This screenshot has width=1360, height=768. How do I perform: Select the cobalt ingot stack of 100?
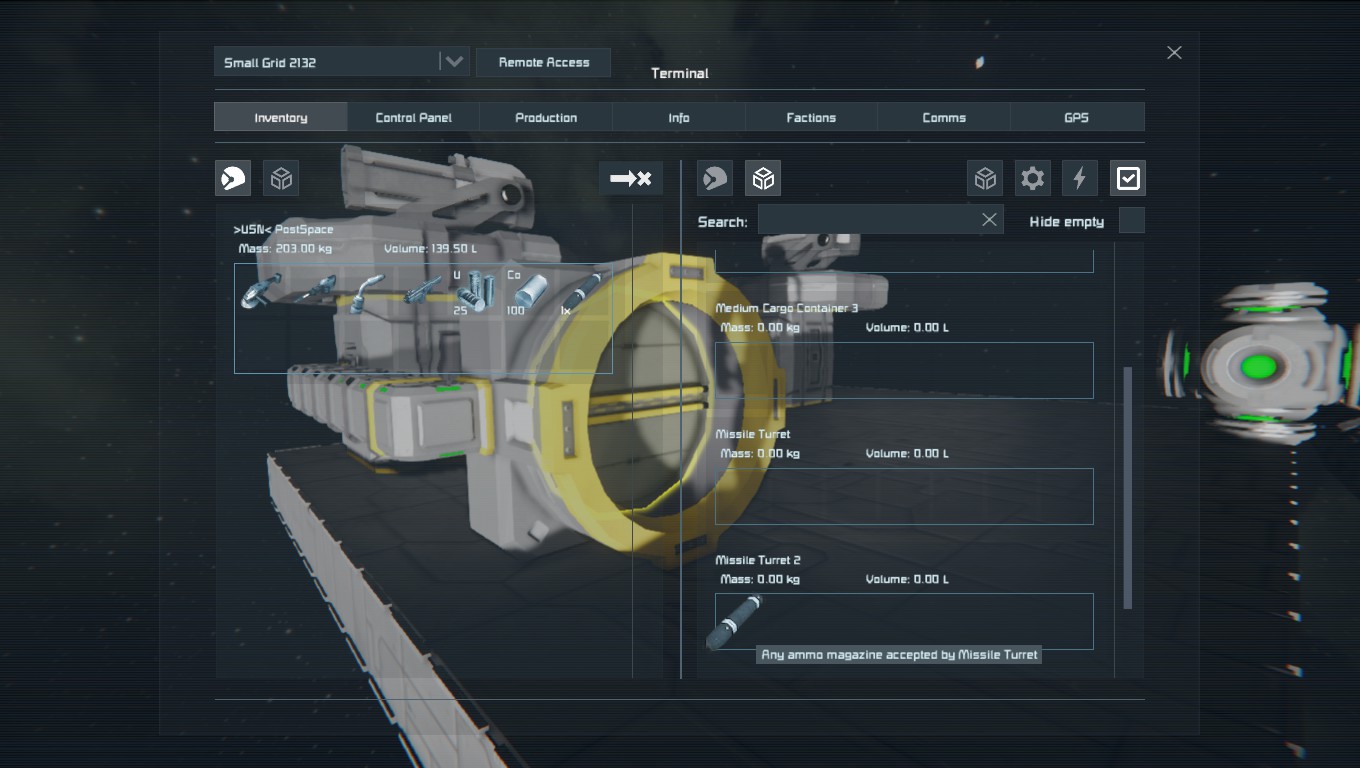click(x=529, y=292)
